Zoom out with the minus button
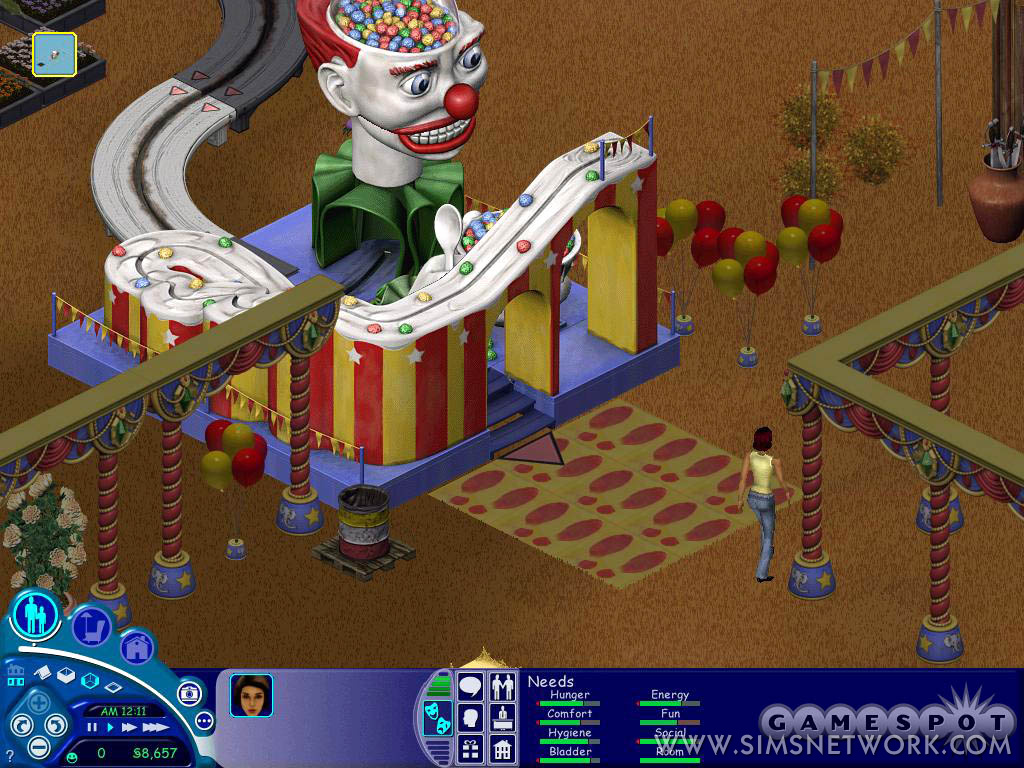This screenshot has height=768, width=1024. (x=39, y=746)
